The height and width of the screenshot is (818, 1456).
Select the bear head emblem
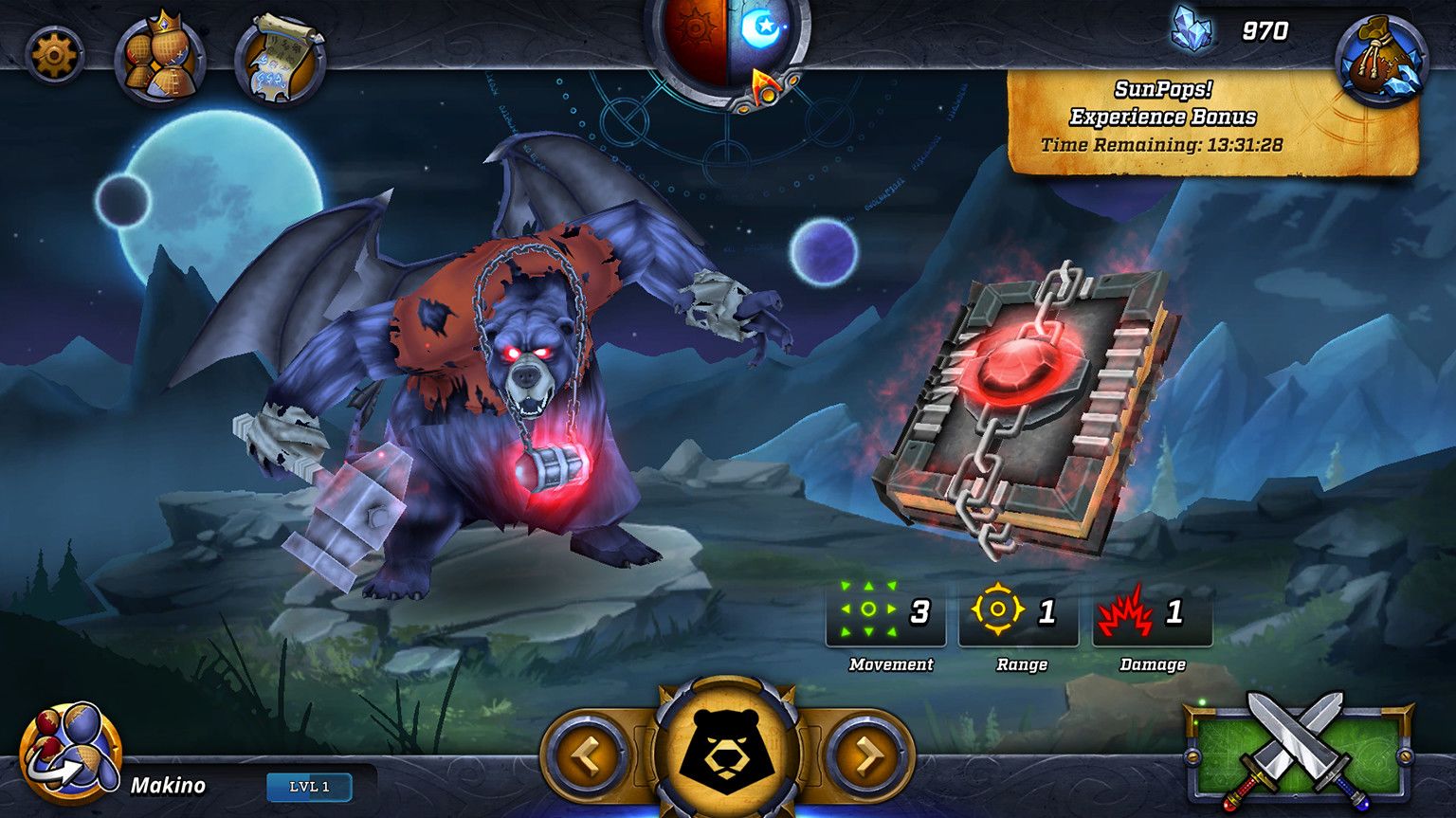pos(727,751)
